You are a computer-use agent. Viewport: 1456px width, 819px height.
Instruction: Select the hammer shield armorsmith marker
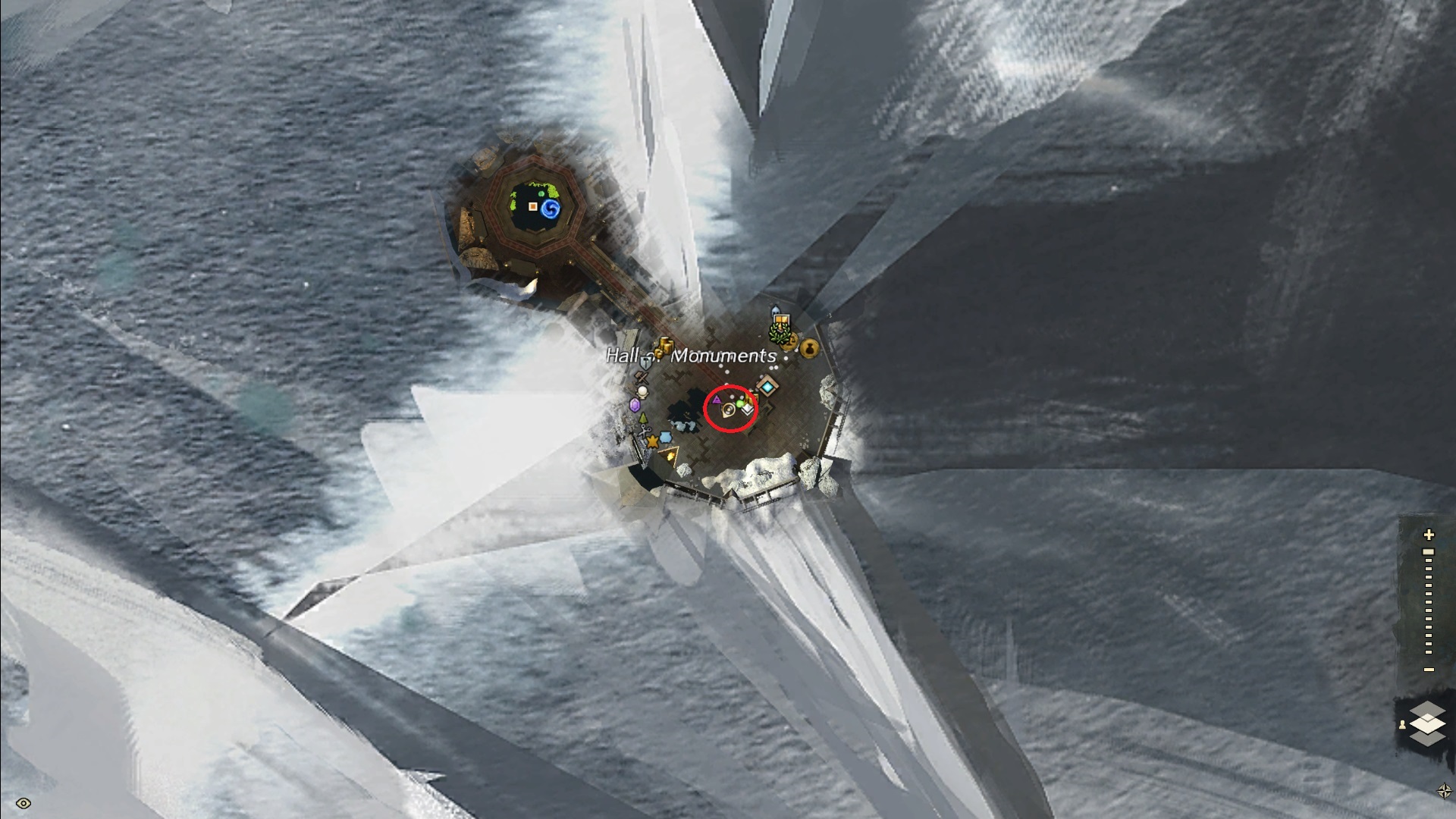point(645,364)
